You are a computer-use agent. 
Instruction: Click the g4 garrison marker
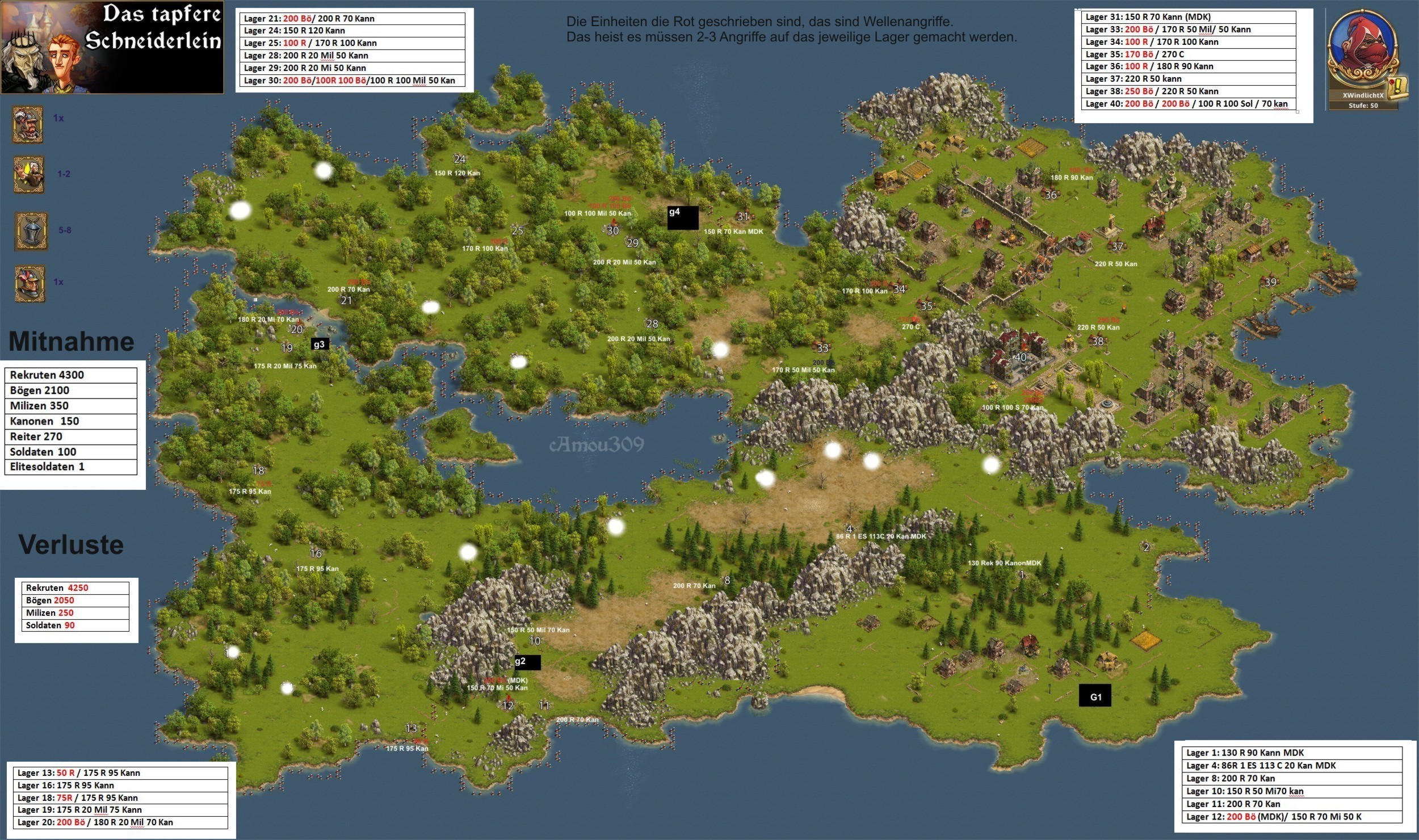click(x=682, y=217)
